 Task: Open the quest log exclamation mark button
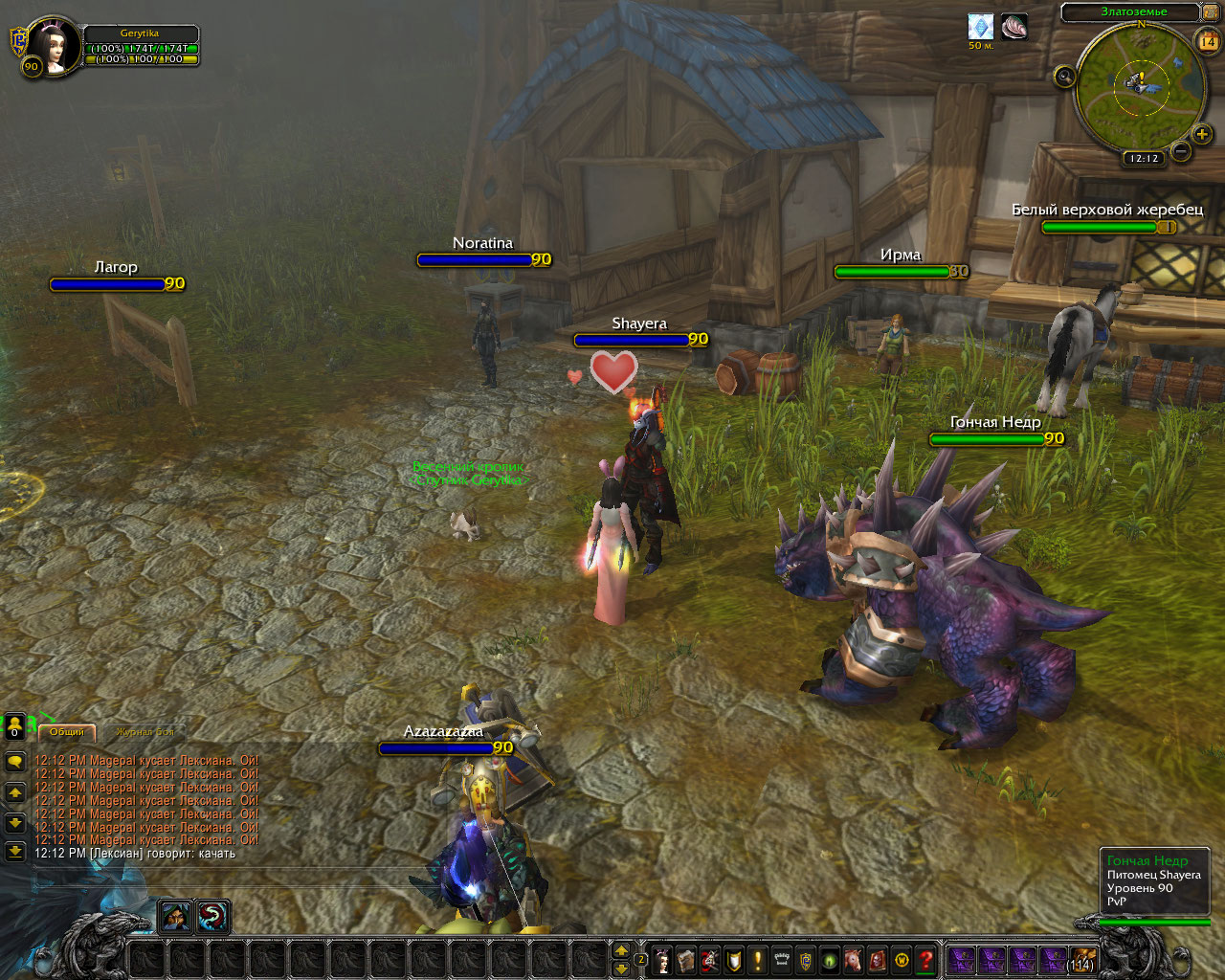[x=758, y=960]
